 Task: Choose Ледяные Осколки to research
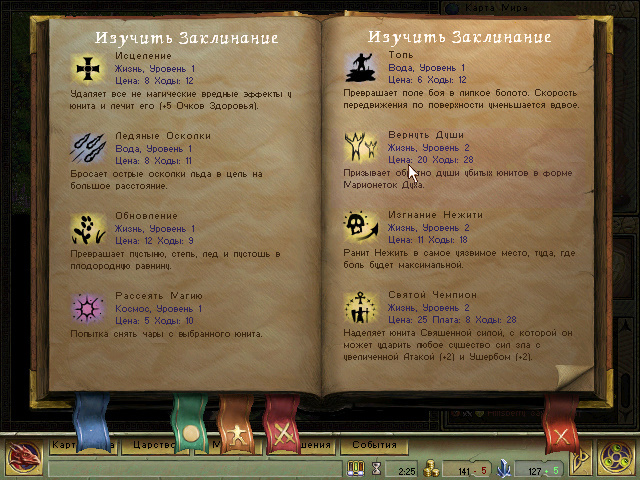pyautogui.click(x=89, y=148)
